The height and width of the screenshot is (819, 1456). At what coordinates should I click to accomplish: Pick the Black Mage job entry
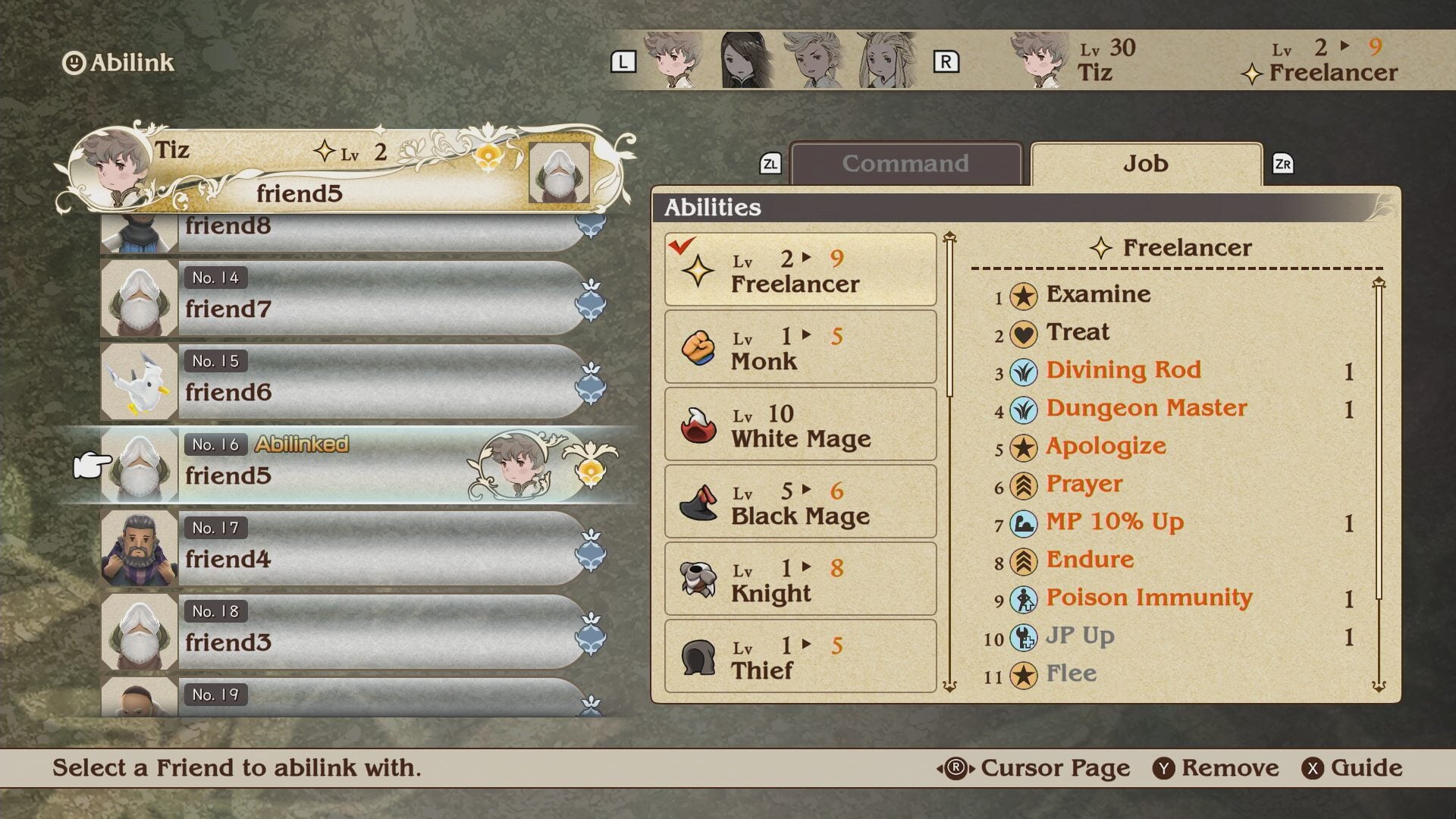800,502
